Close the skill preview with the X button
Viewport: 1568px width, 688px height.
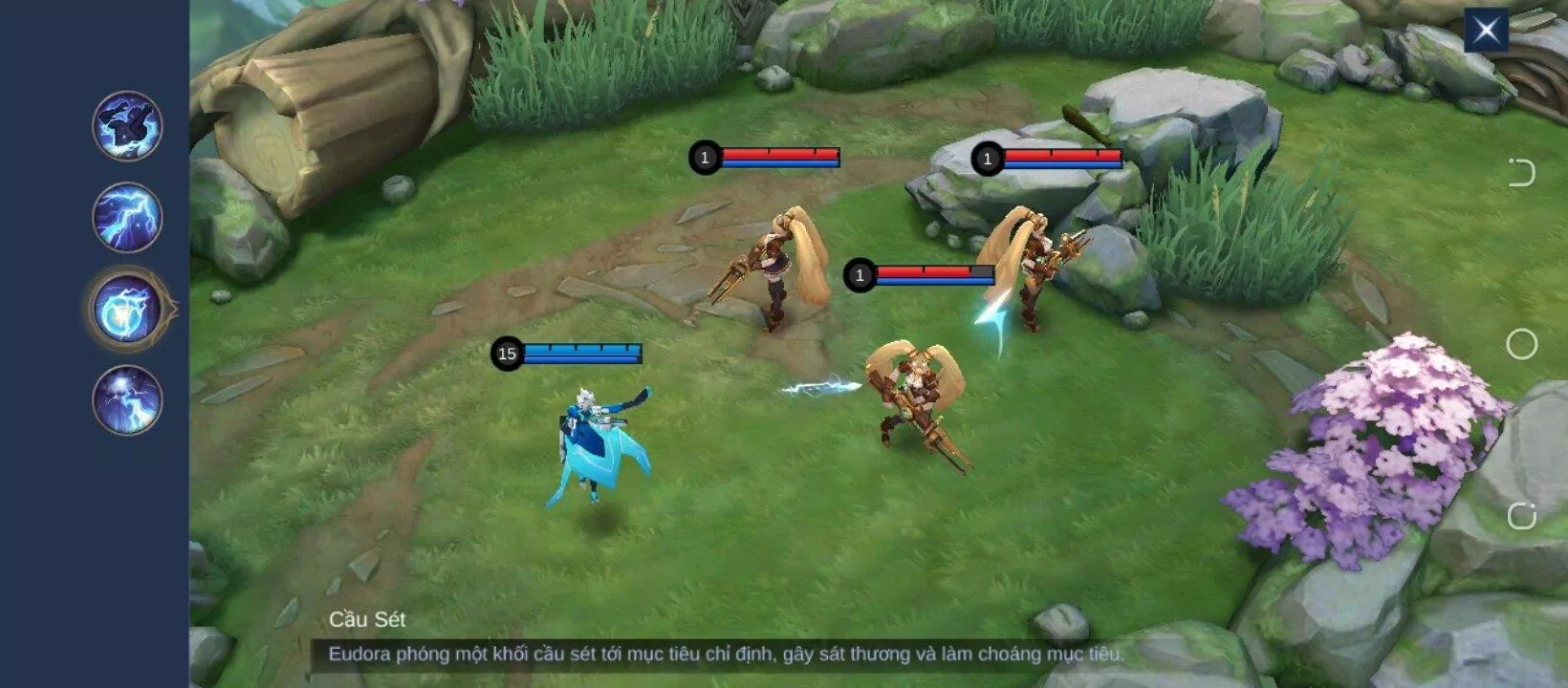(1486, 31)
